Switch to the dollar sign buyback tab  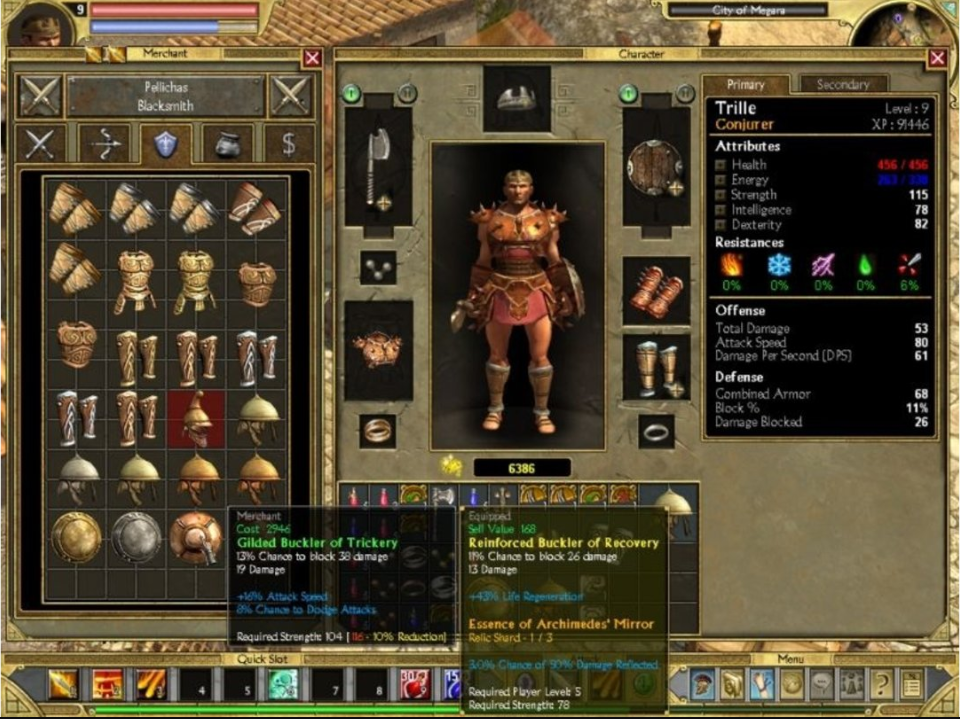pyautogui.click(x=289, y=145)
